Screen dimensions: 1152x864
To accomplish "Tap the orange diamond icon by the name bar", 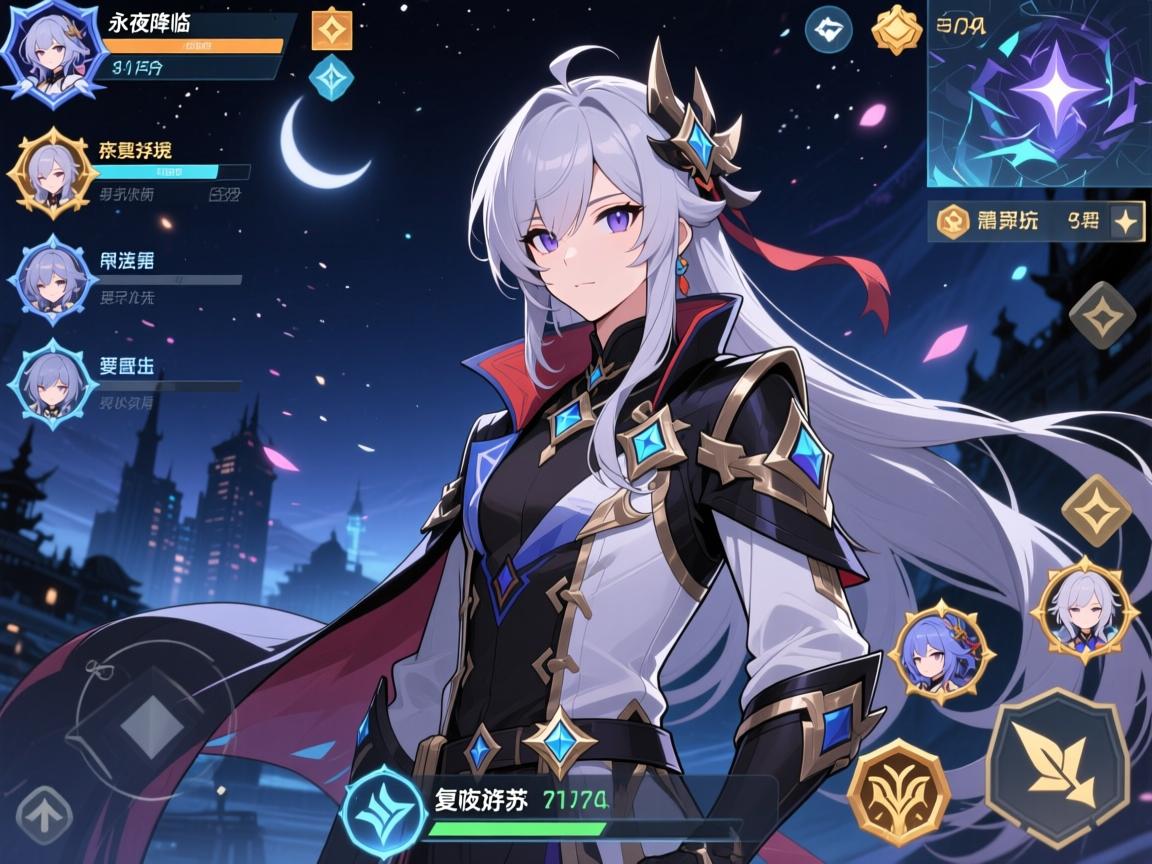I will 332,30.
